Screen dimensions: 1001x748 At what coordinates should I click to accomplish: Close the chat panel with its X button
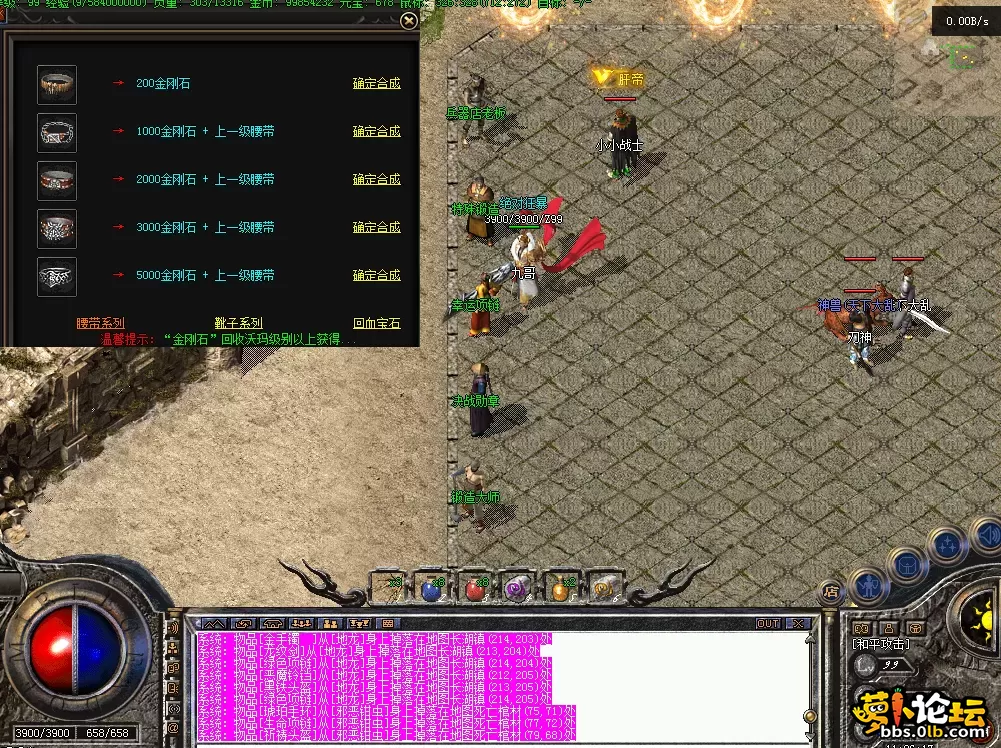point(796,623)
